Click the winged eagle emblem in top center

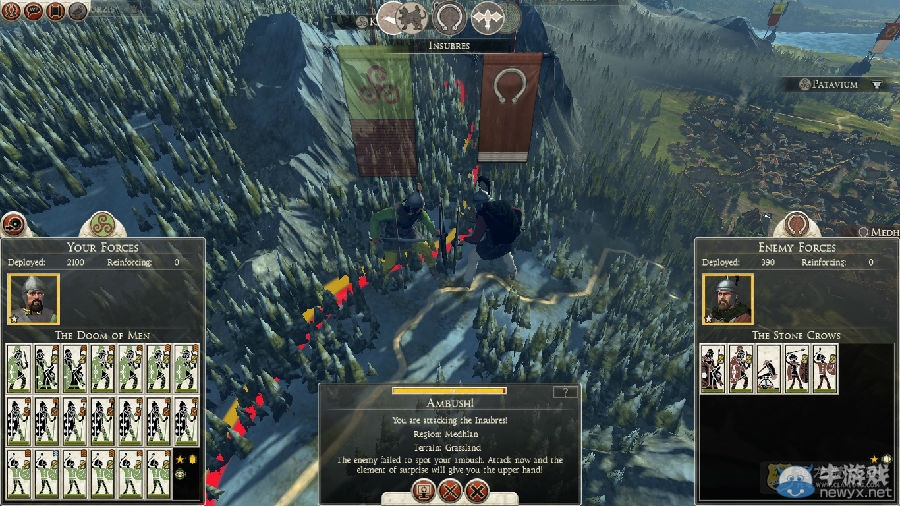click(x=487, y=16)
